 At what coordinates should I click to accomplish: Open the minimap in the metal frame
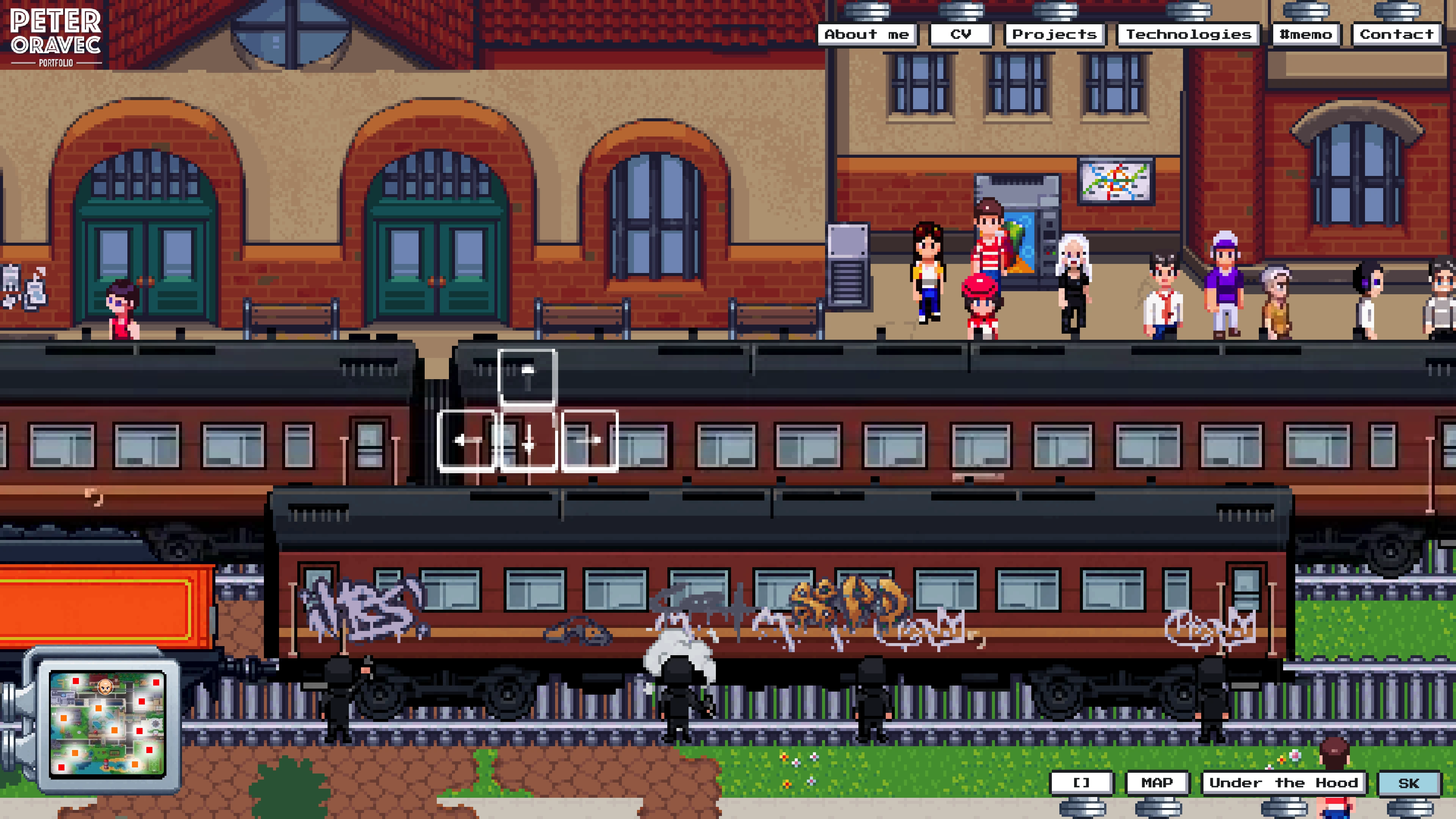click(107, 723)
